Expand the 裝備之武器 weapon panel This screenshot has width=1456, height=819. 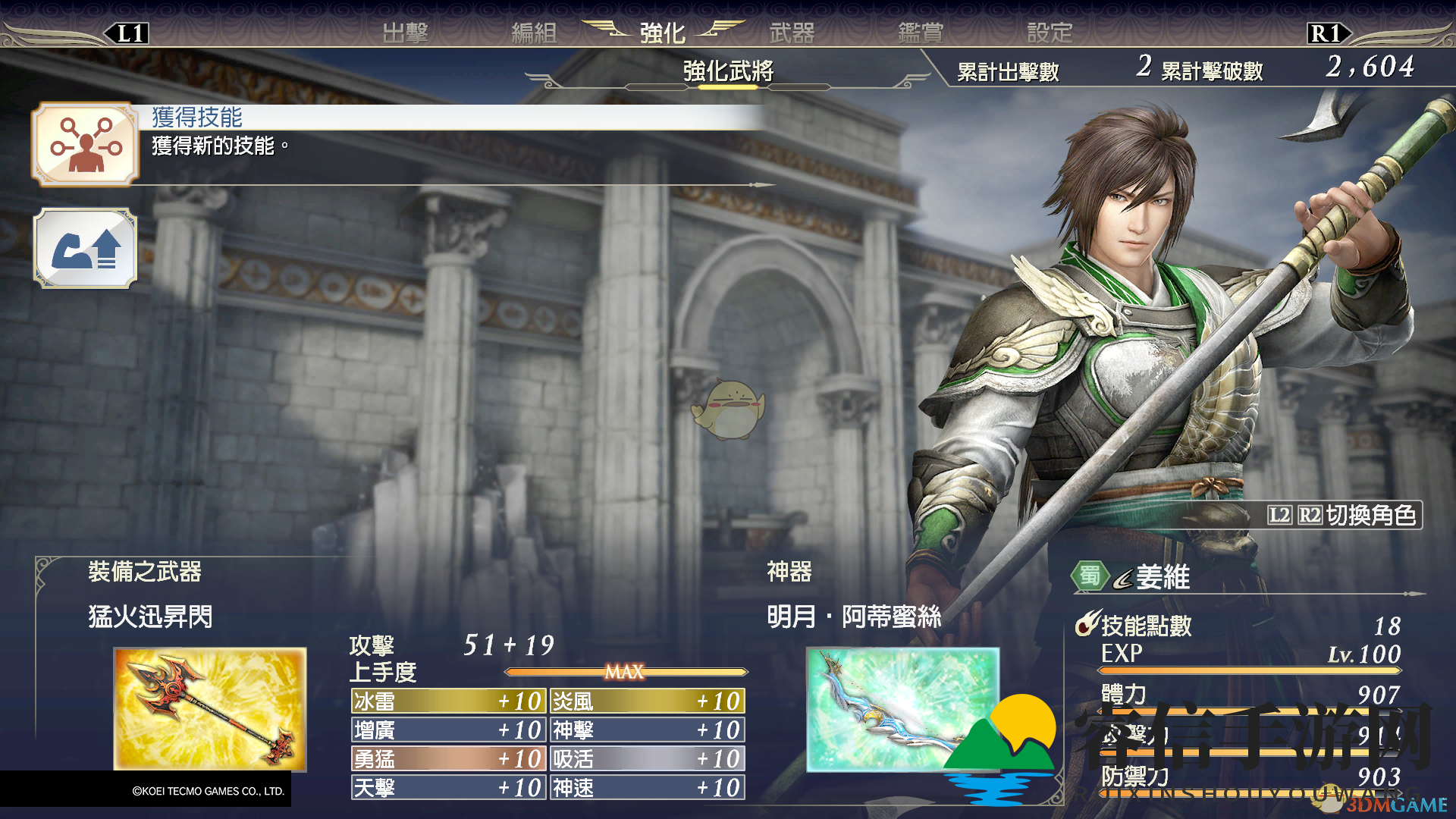coord(144,574)
